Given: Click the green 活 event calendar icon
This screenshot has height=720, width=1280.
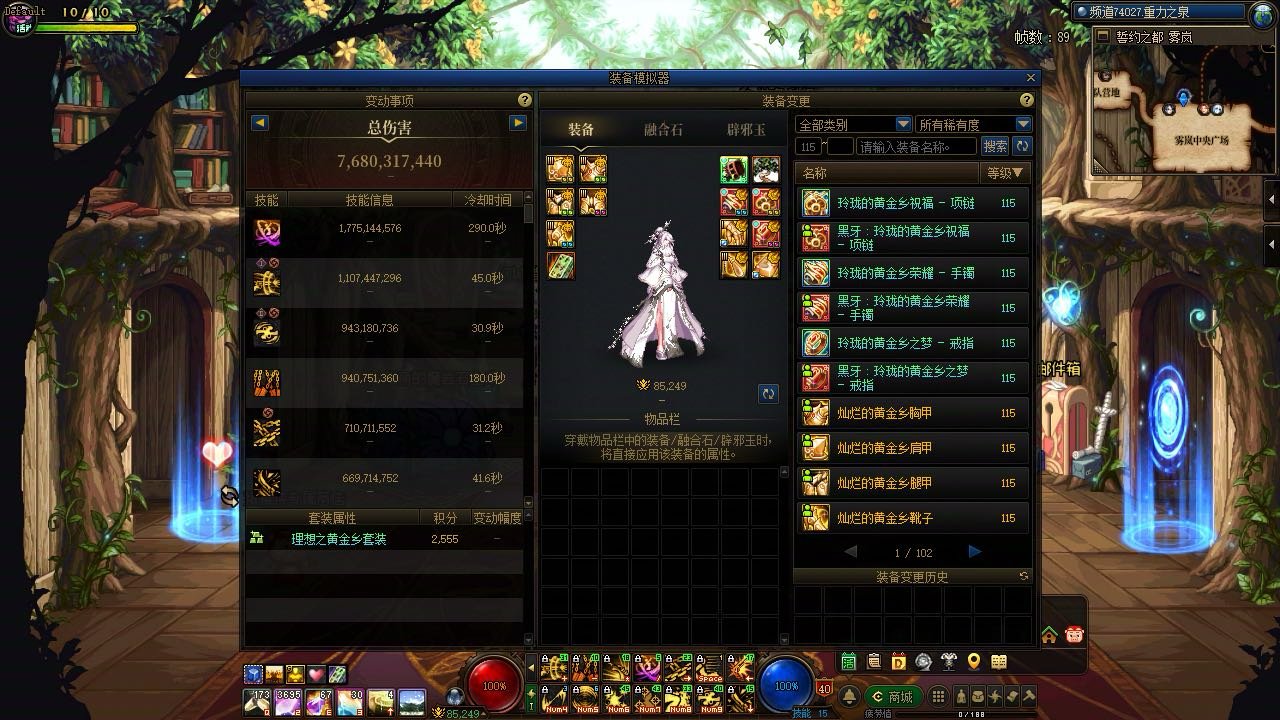Looking at the screenshot, I should tap(848, 661).
